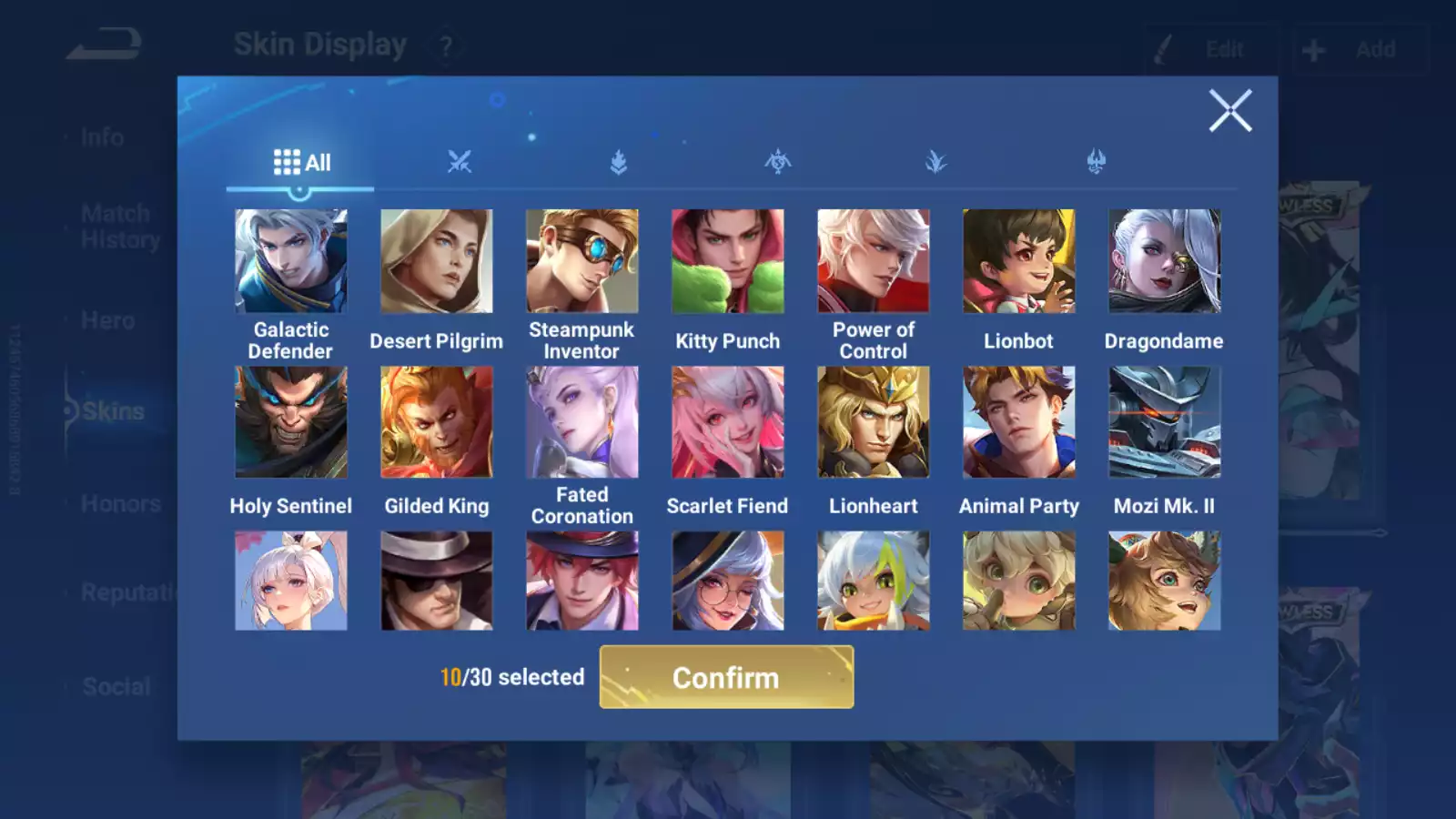Image resolution: width=1456 pixels, height=819 pixels.
Task: Pick the Scarlet Fiend skin
Action: (728, 422)
